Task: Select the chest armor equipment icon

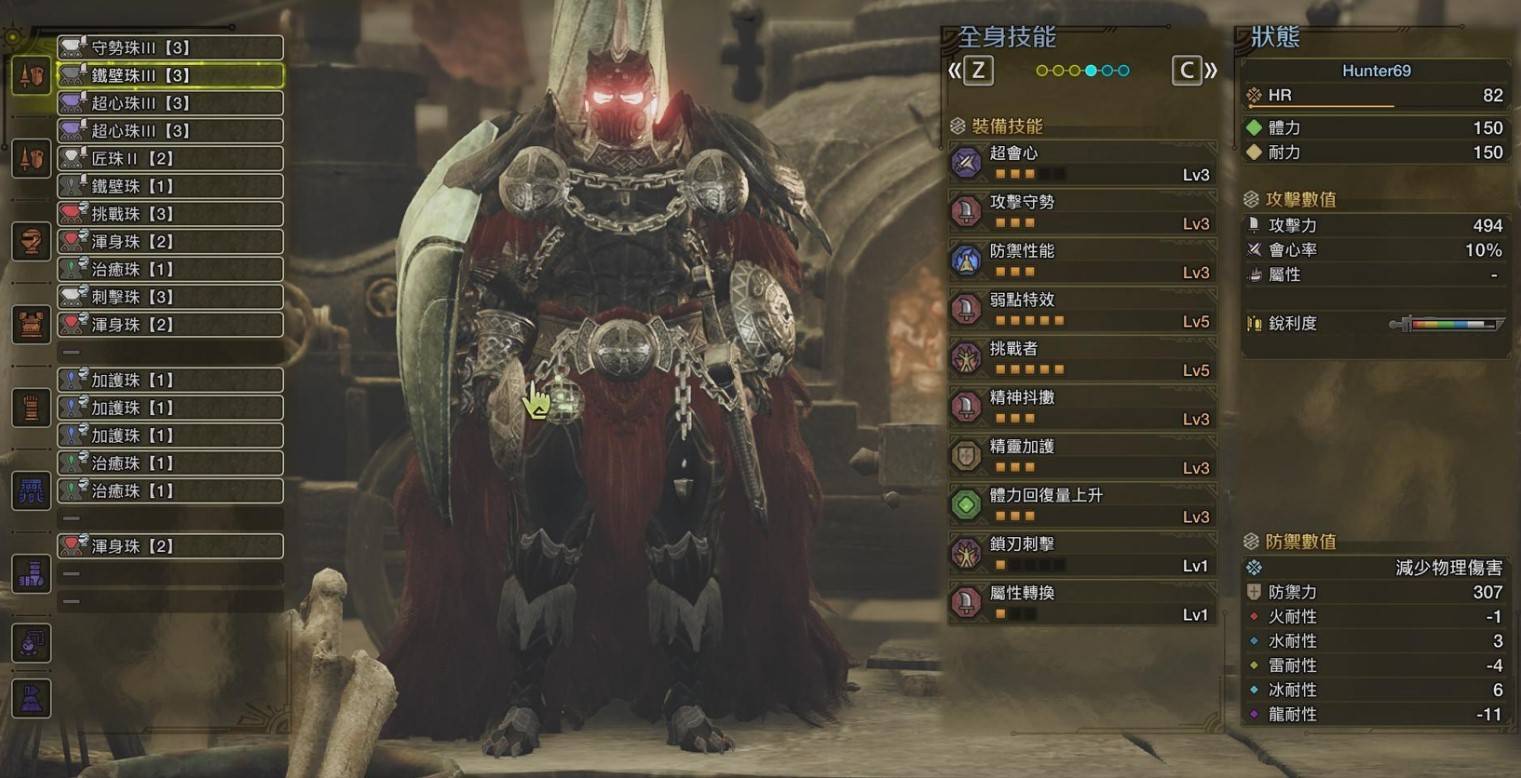Action: pos(31,324)
